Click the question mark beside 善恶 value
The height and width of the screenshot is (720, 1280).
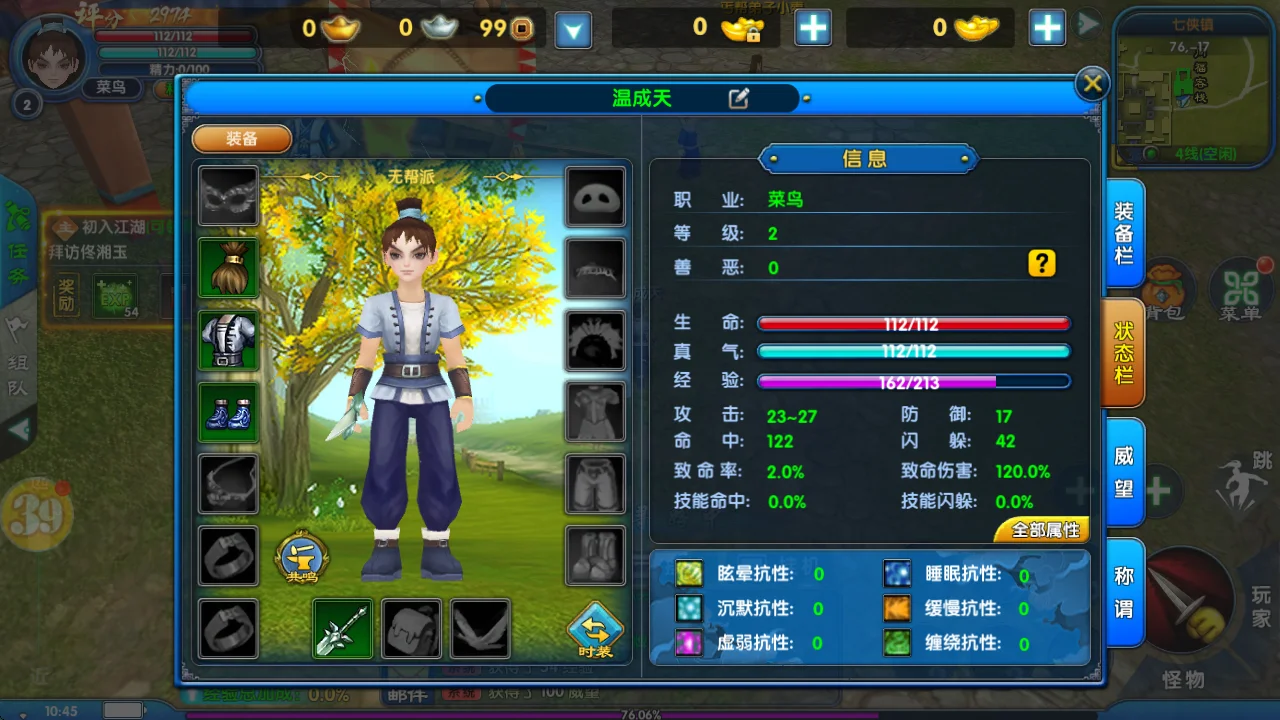tap(1042, 263)
